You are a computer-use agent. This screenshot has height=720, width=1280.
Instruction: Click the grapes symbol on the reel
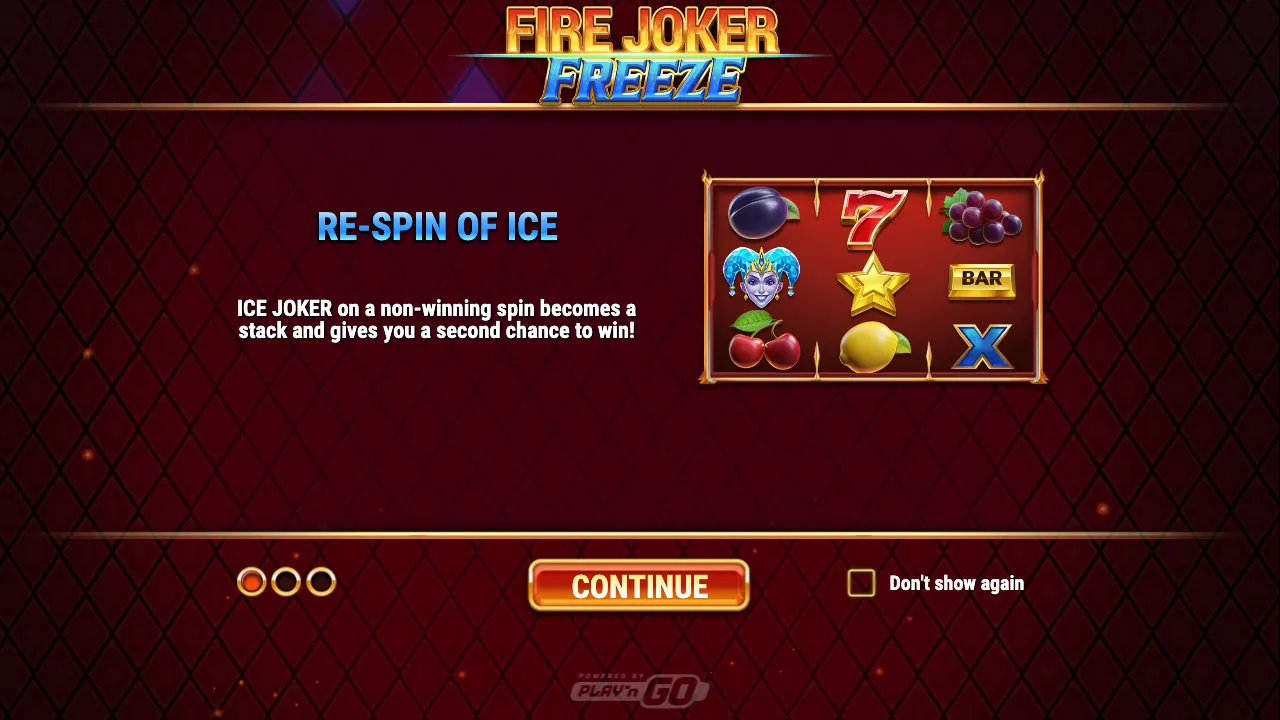pos(982,215)
